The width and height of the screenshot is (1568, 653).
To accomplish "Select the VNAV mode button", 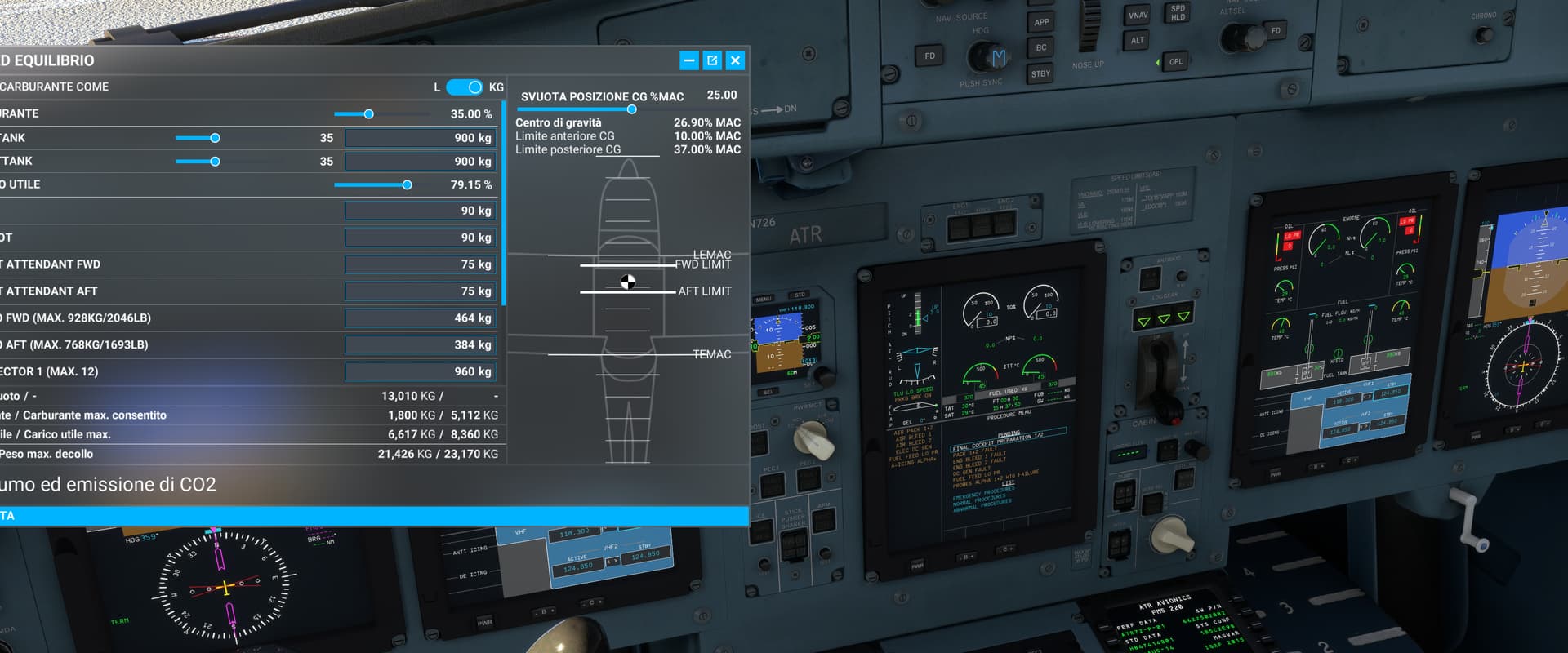I will click(1138, 16).
